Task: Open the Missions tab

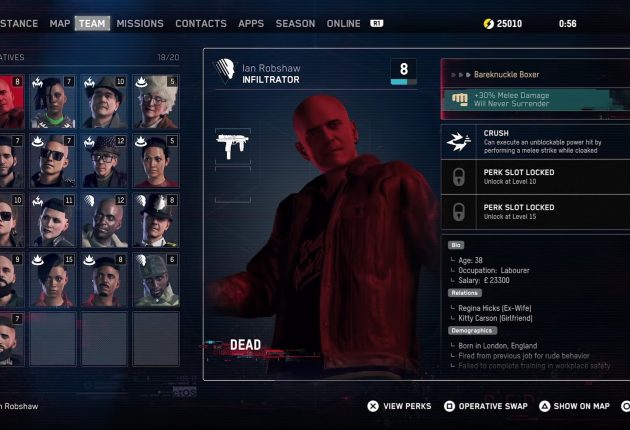Action: point(140,23)
